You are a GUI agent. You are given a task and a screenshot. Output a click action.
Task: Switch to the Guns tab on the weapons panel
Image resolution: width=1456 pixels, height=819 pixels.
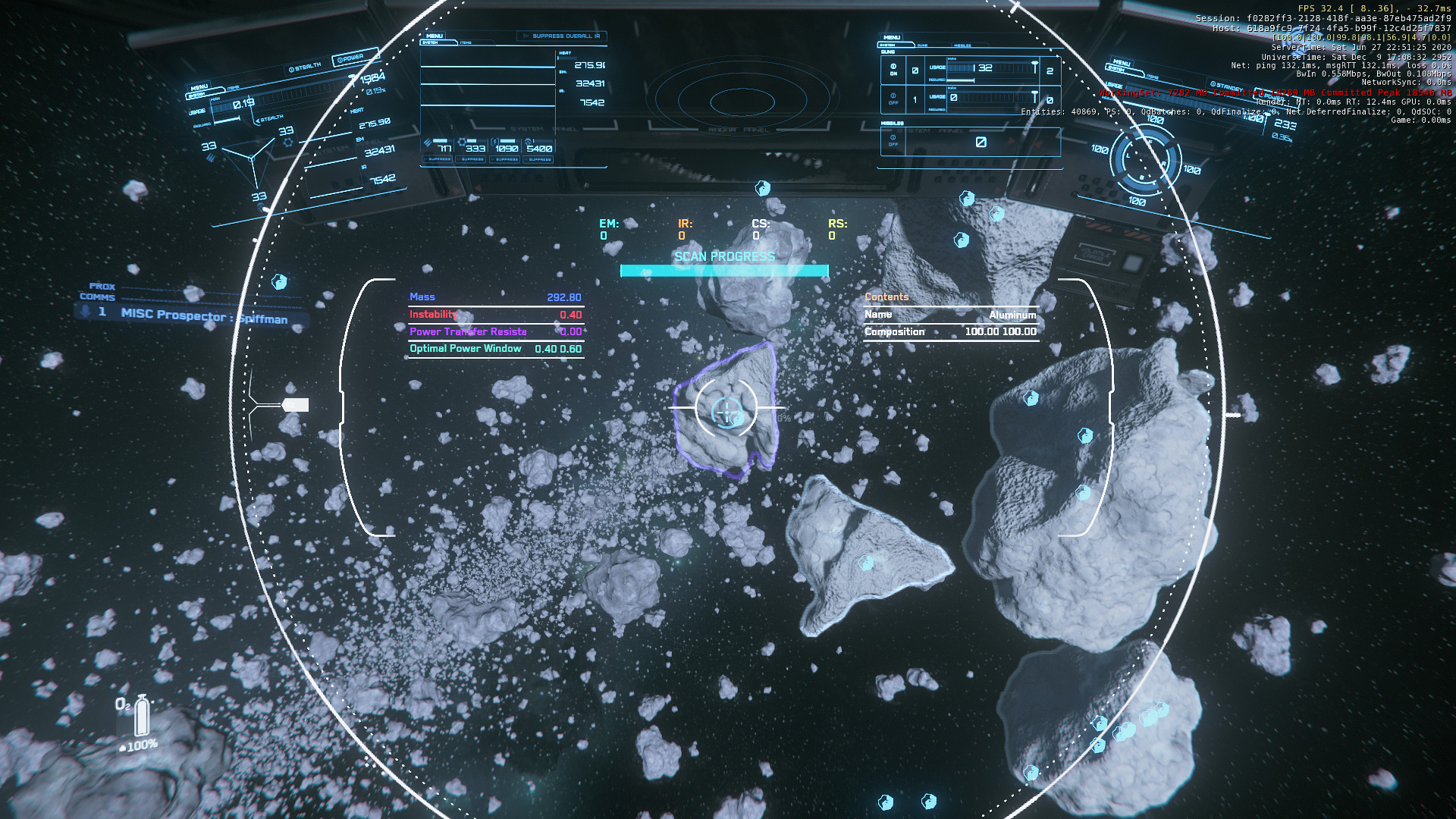point(922,45)
